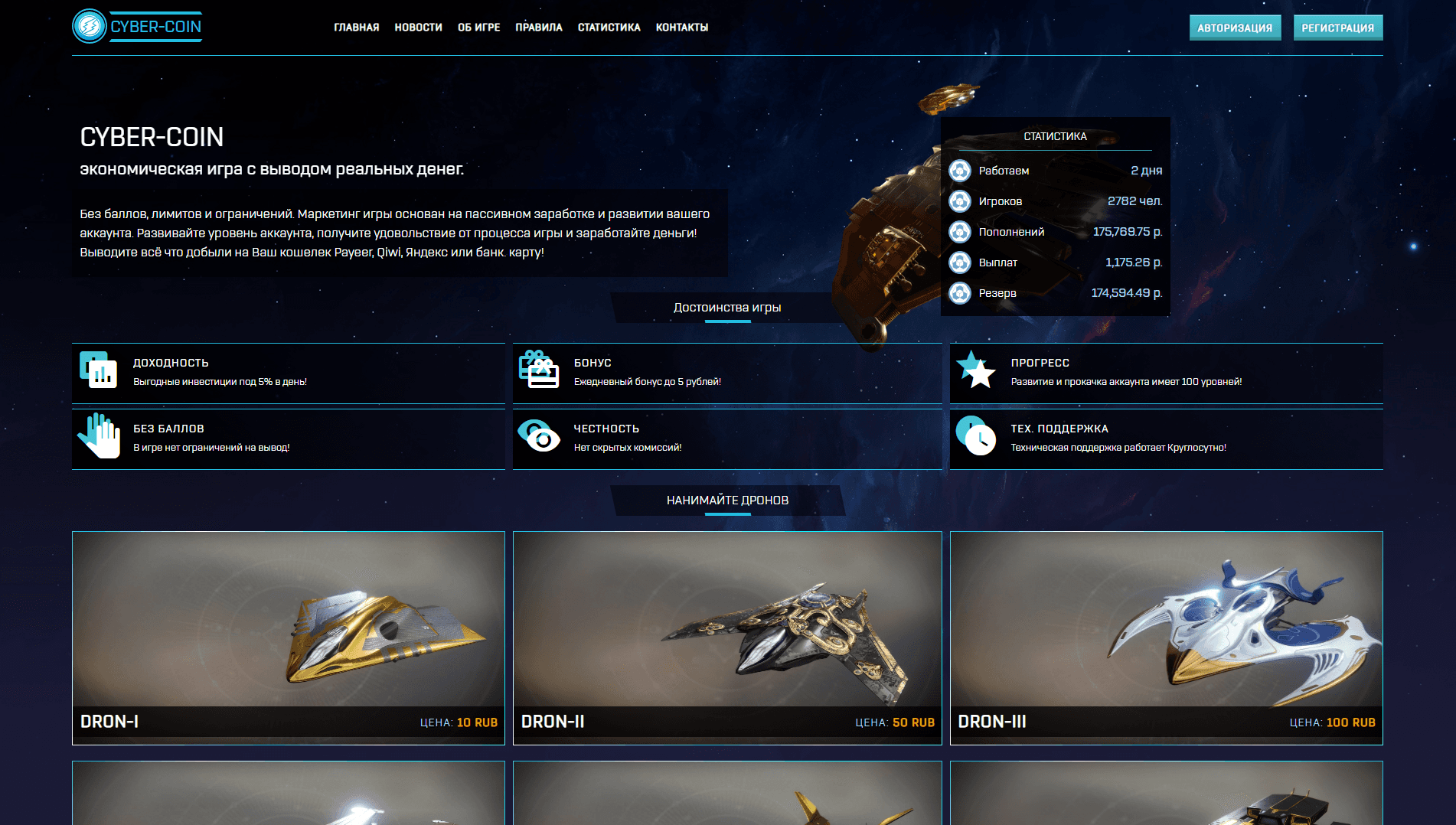Viewport: 1456px width, 825px height.
Task: Go to the Главная page
Action: pos(357,28)
